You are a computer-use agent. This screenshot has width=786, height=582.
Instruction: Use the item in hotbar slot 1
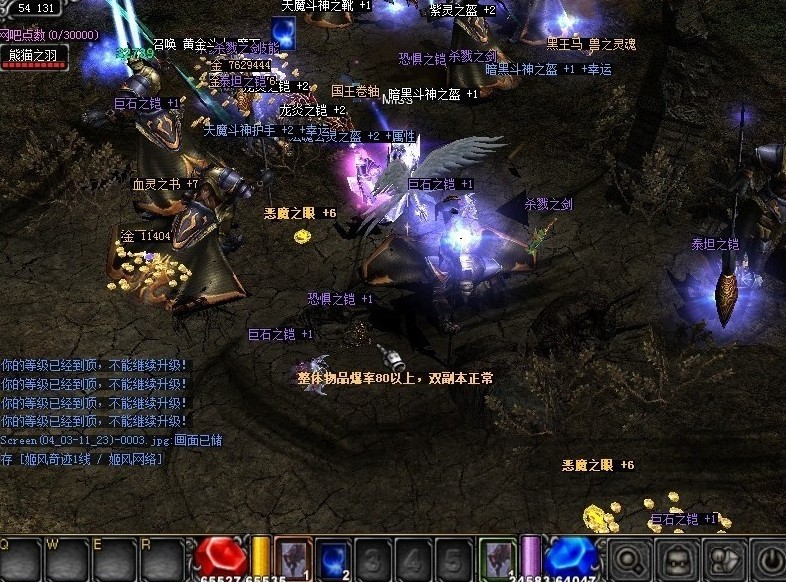tap(293, 559)
